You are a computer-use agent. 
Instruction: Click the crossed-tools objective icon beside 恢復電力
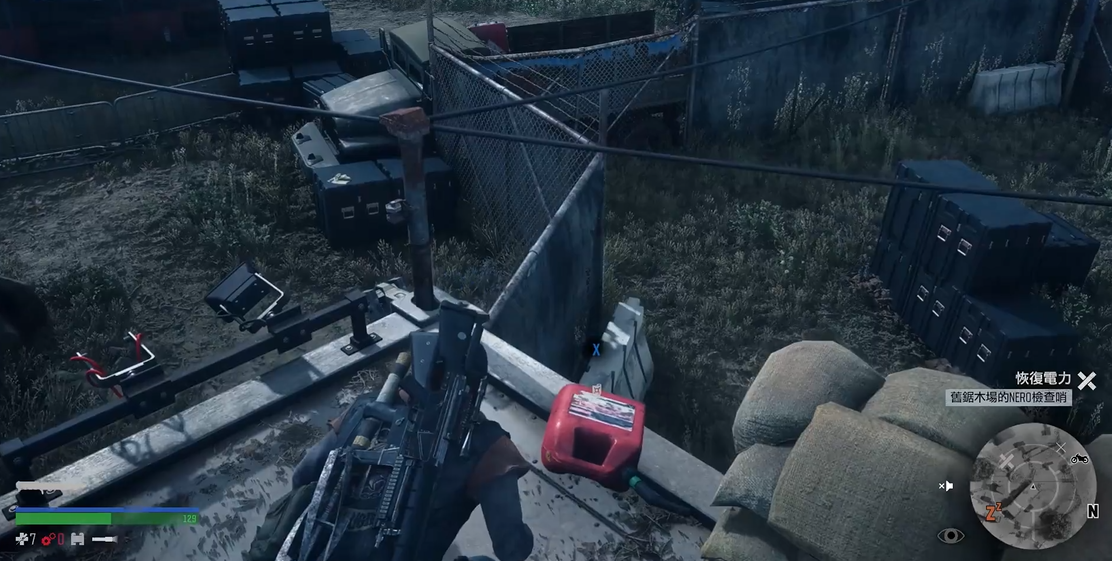tap(1087, 380)
